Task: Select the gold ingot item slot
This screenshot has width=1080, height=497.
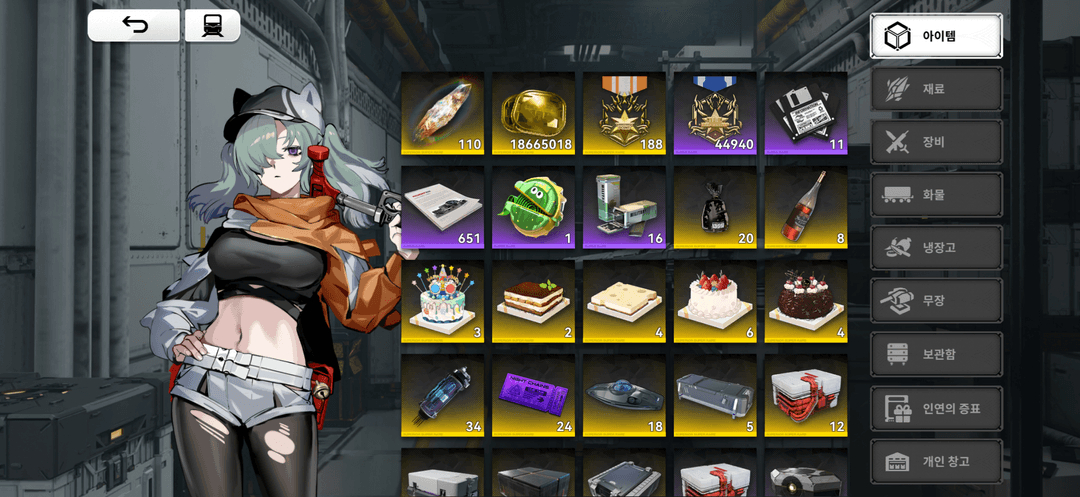Action: click(x=533, y=113)
